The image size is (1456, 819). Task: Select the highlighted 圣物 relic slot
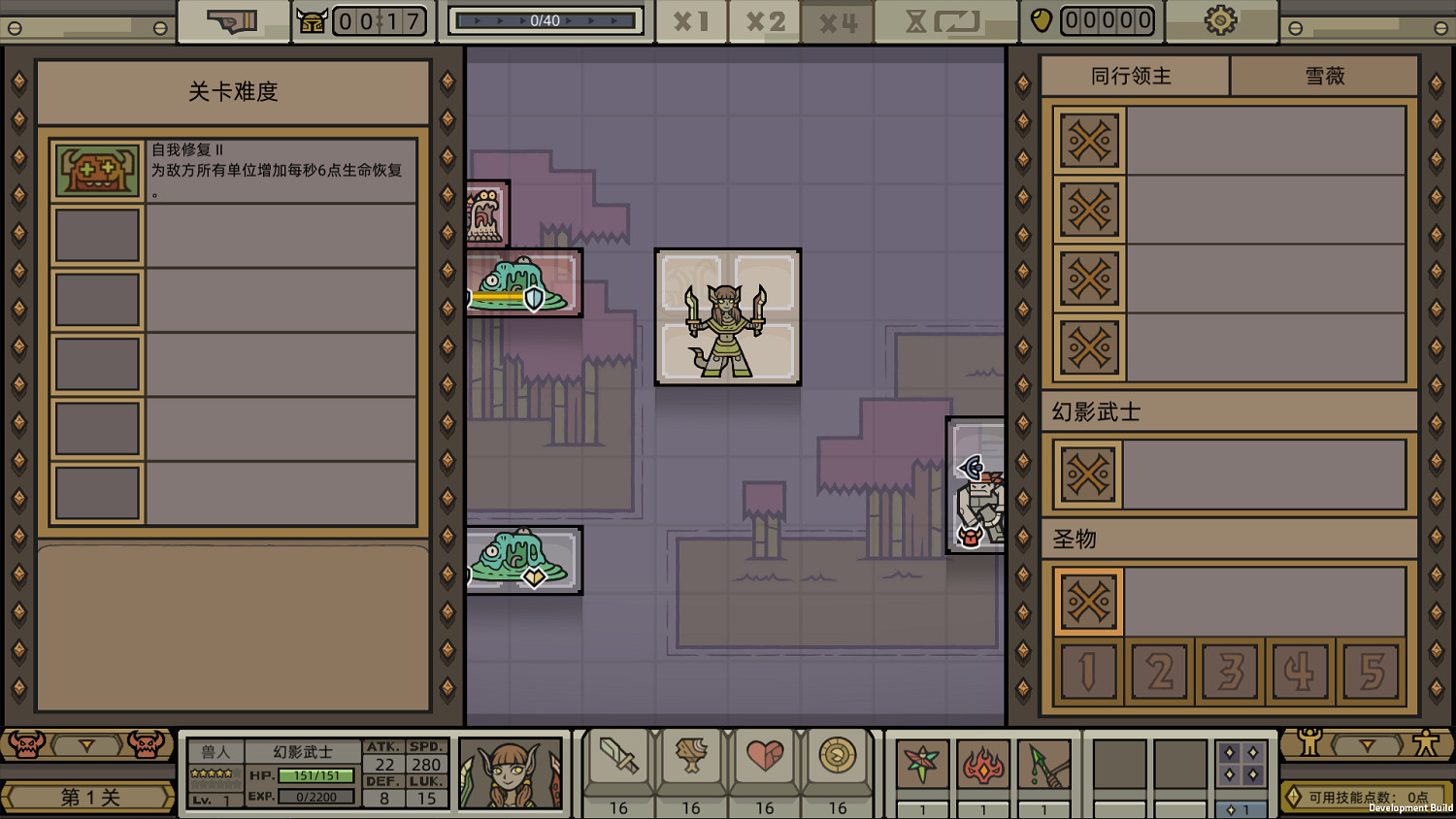point(1088,601)
